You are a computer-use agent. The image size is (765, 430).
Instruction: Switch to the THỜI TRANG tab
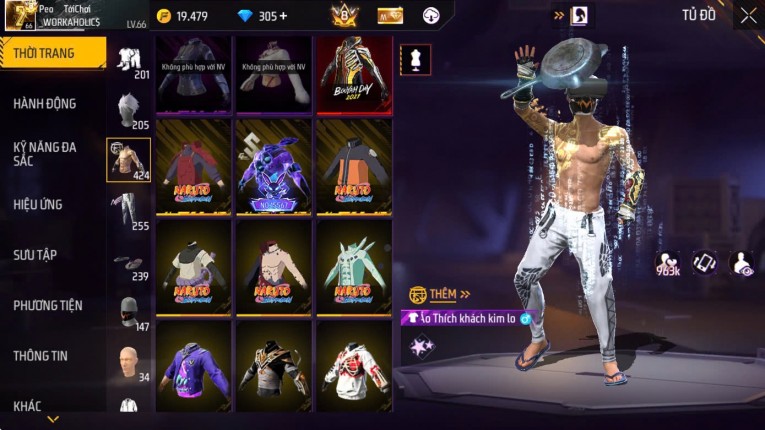point(52,53)
